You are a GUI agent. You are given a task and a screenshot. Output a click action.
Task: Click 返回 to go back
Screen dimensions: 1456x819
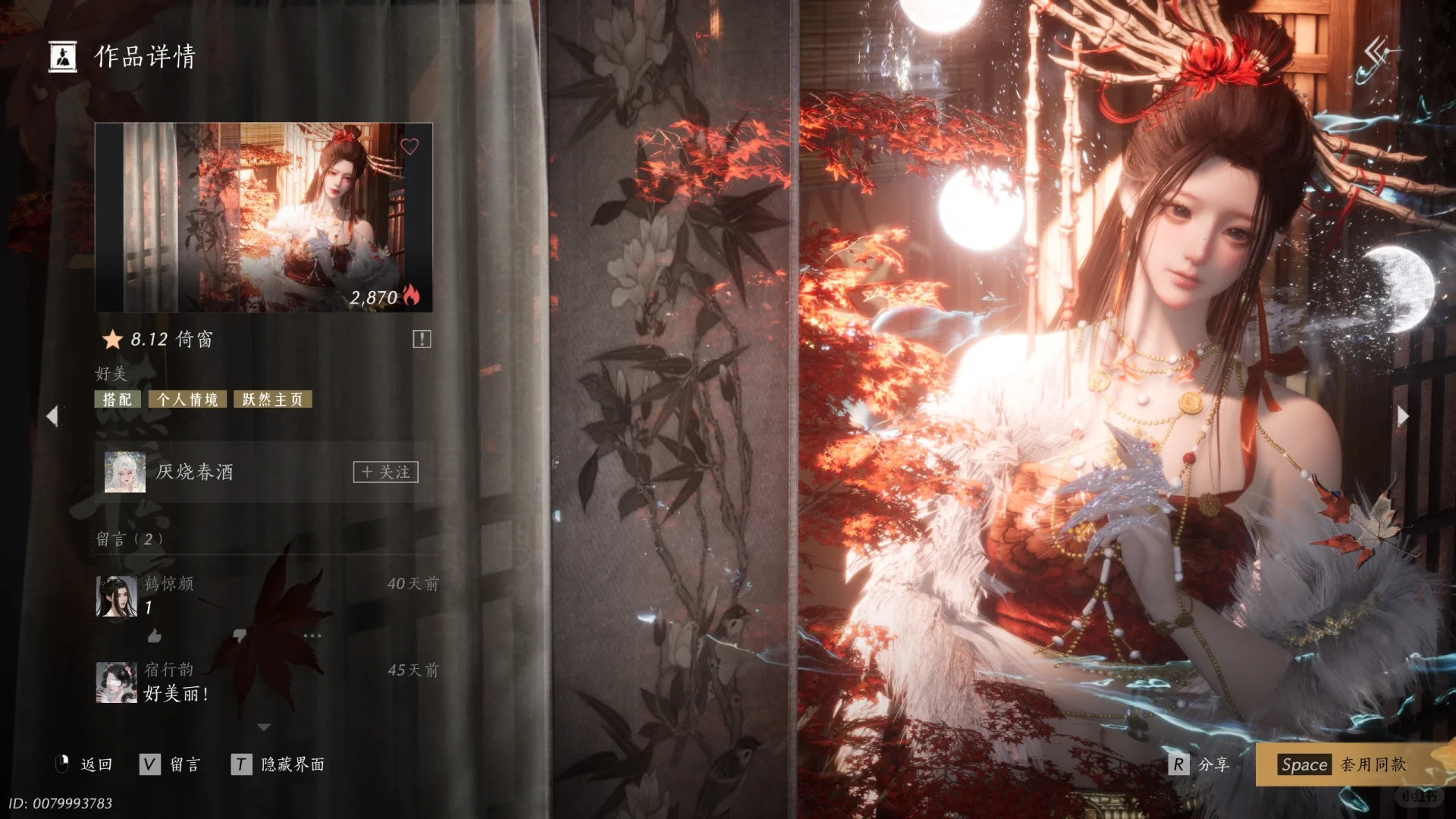click(x=84, y=764)
